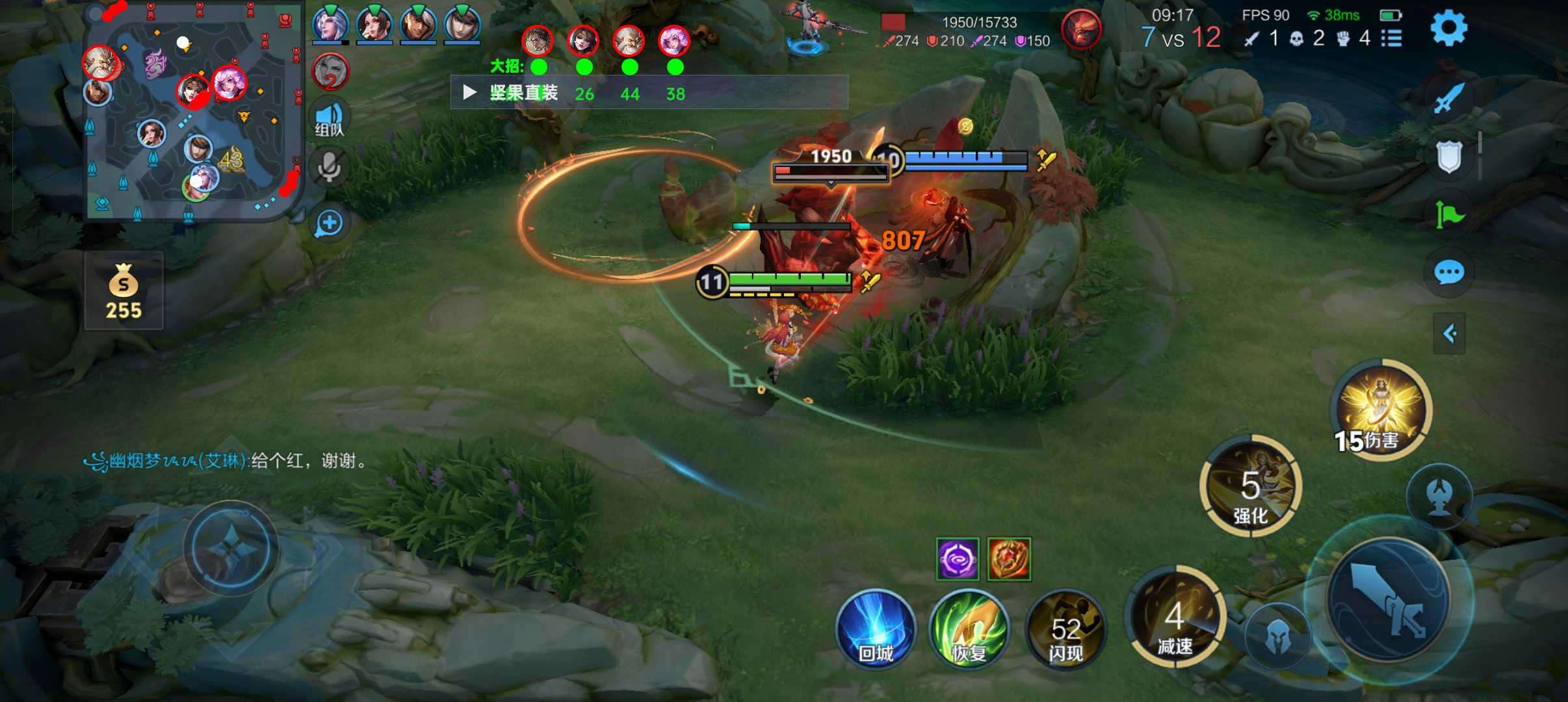This screenshot has height=702, width=1568.
Task: Cast the 伤害 ultimate skill
Action: click(x=1383, y=408)
